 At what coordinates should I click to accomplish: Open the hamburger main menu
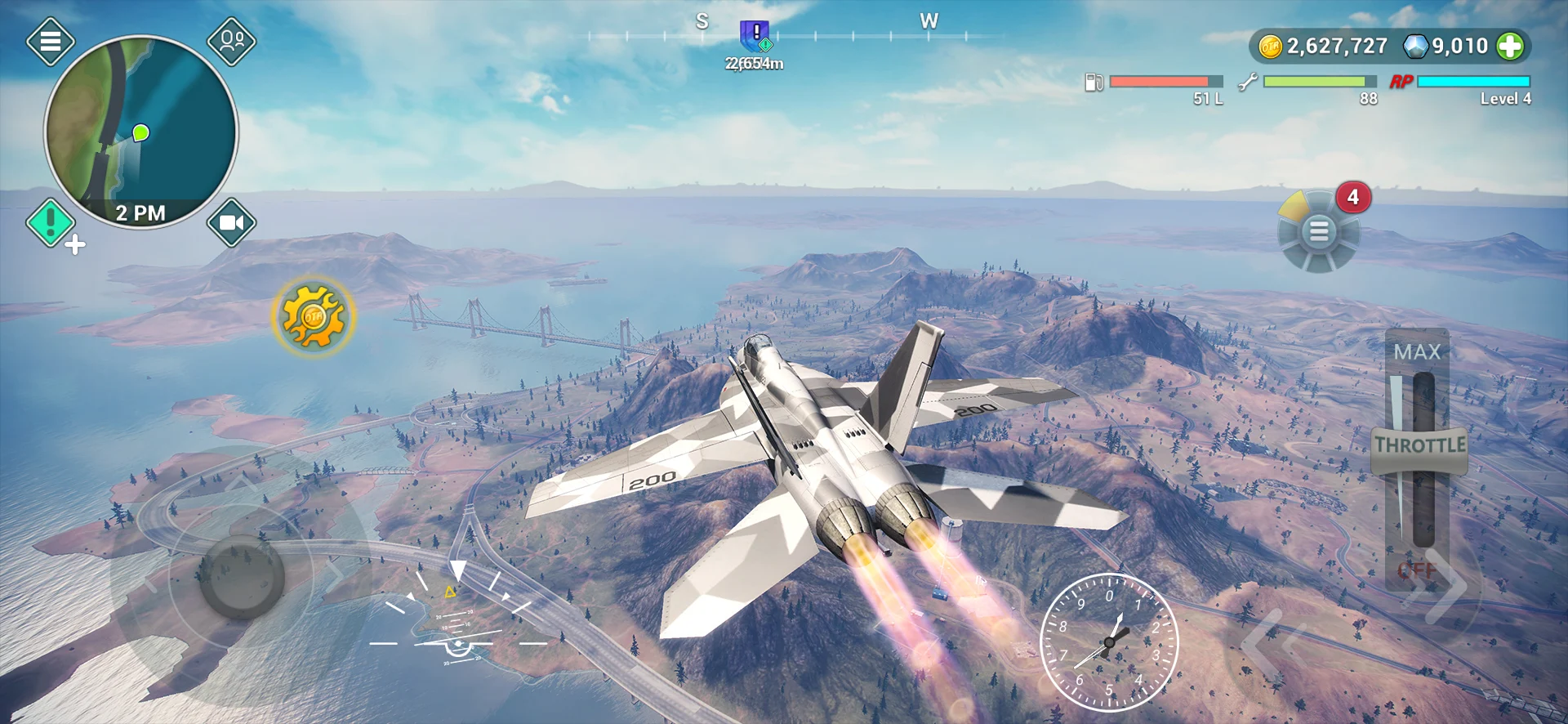click(x=51, y=41)
